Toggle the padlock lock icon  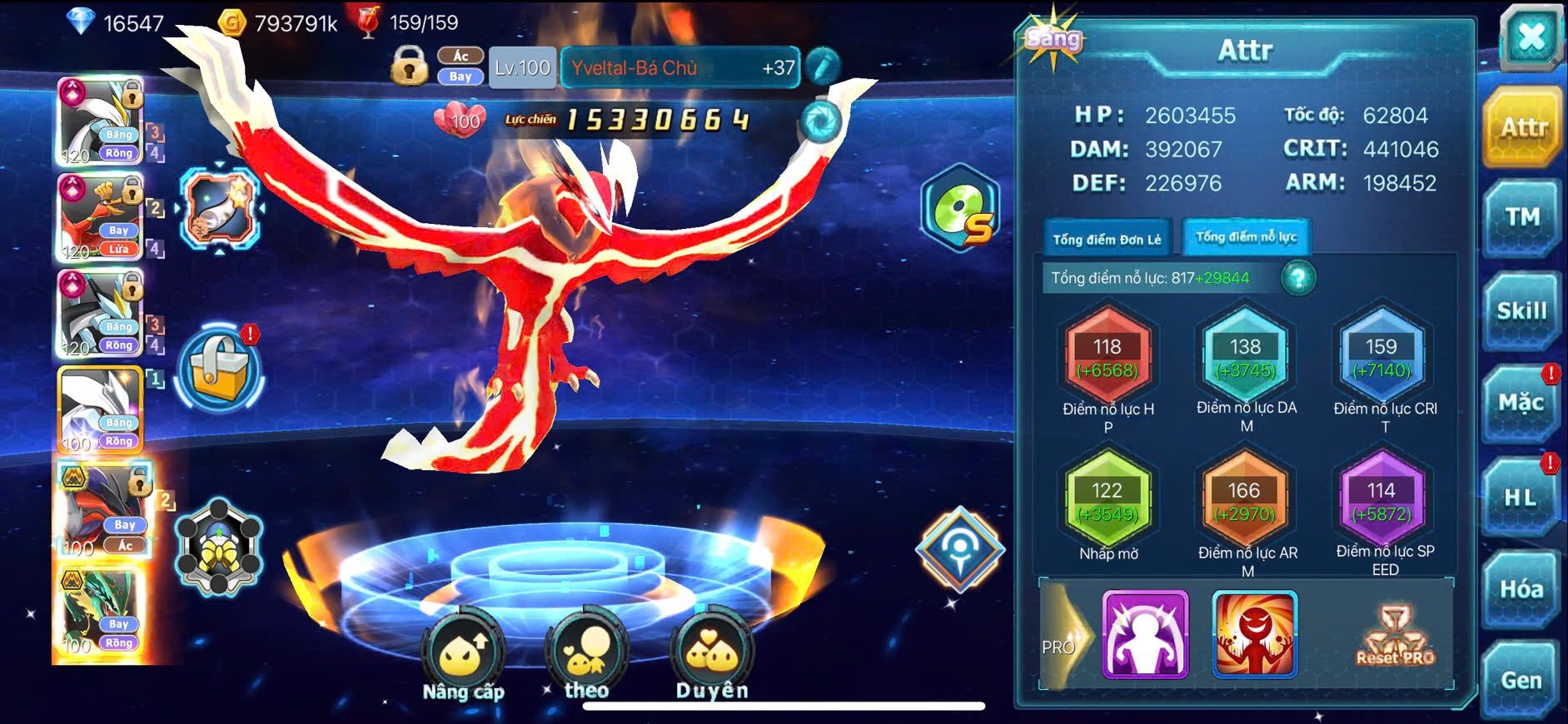[x=409, y=66]
